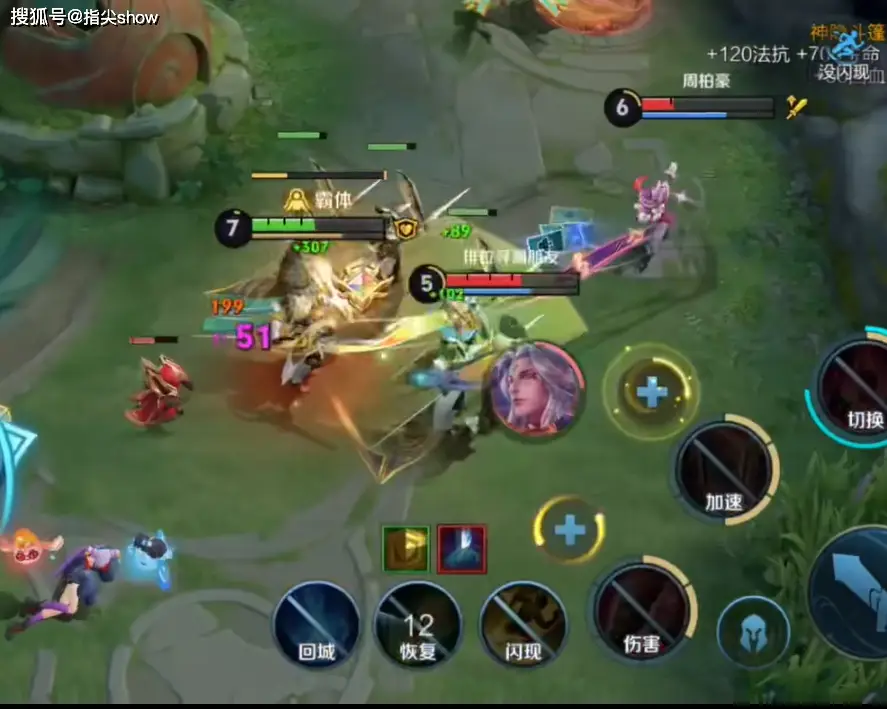Use the 恢复 heal summoner spell
The height and width of the screenshot is (709, 887).
[x=418, y=625]
